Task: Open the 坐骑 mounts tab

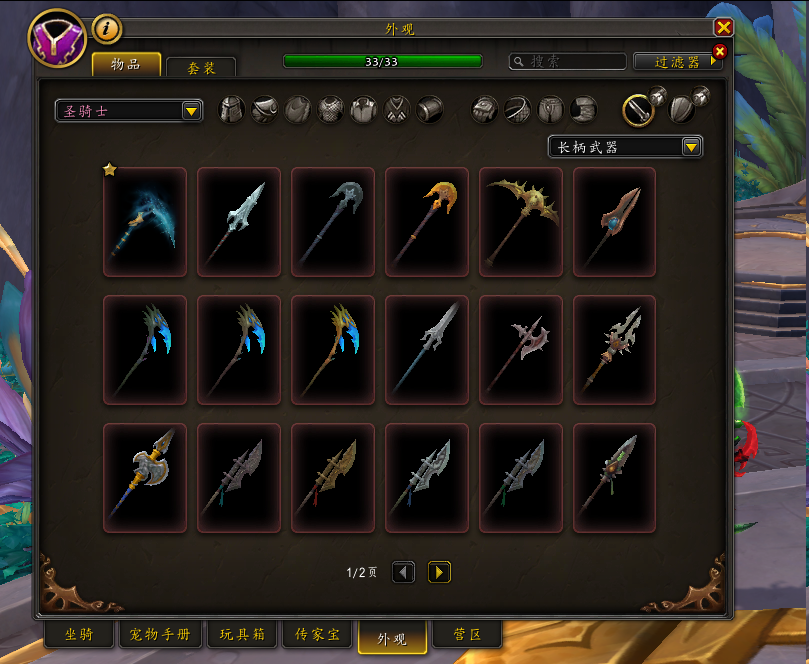Action: coord(79,635)
